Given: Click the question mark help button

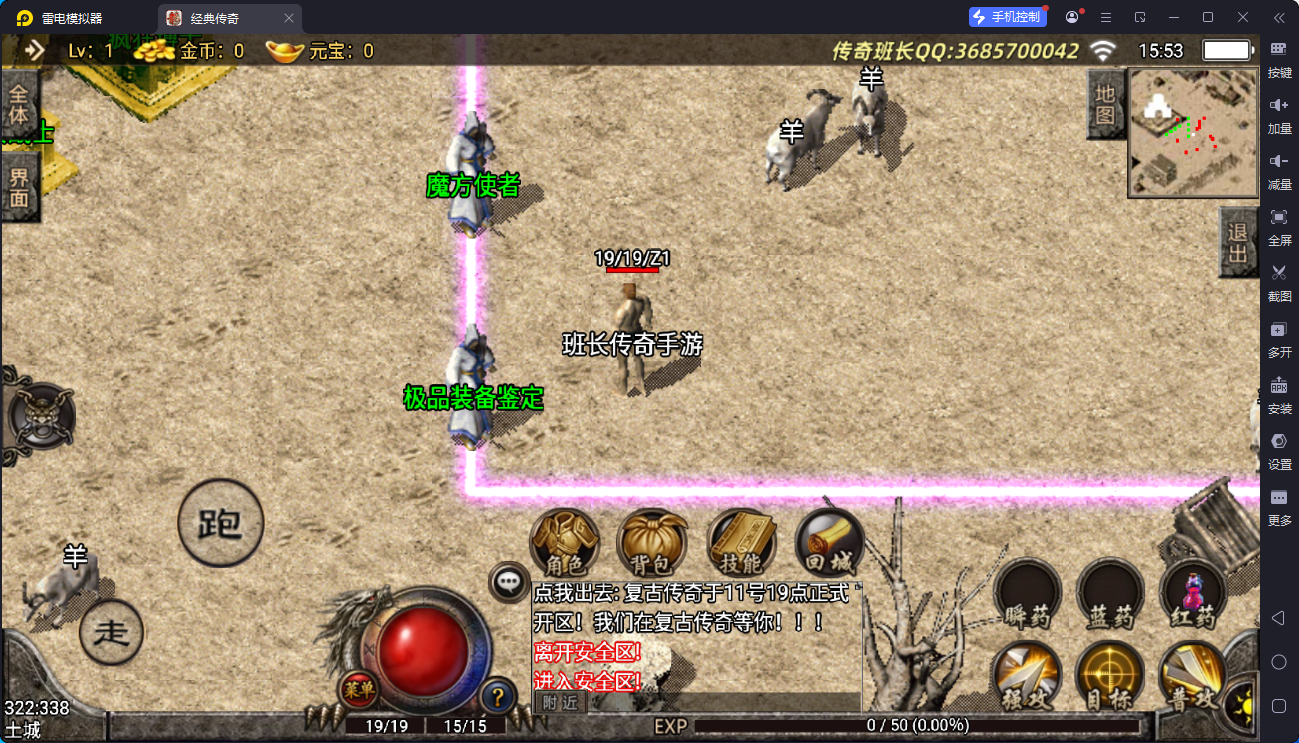Looking at the screenshot, I should (x=498, y=696).
